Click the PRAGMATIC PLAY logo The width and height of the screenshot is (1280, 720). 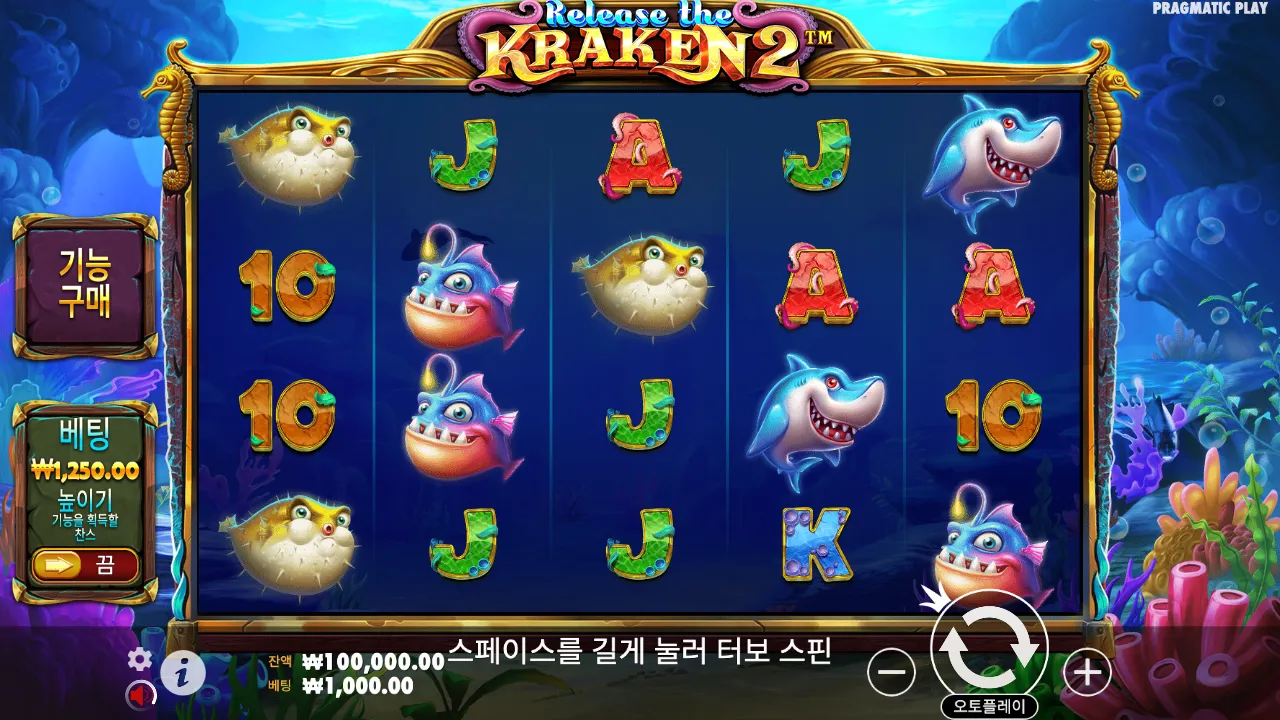tap(1211, 8)
